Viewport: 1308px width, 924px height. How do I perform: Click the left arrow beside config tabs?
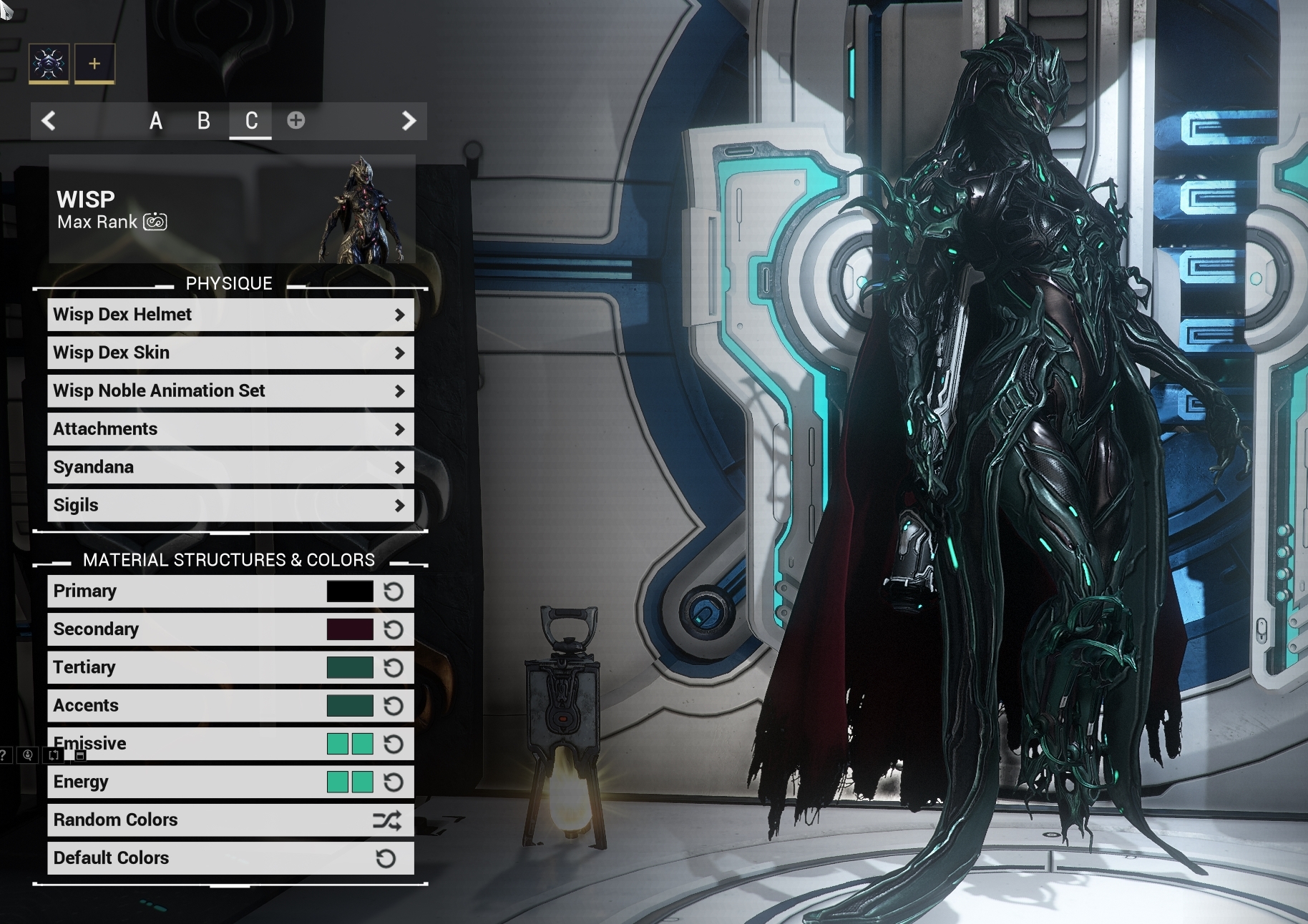point(49,121)
